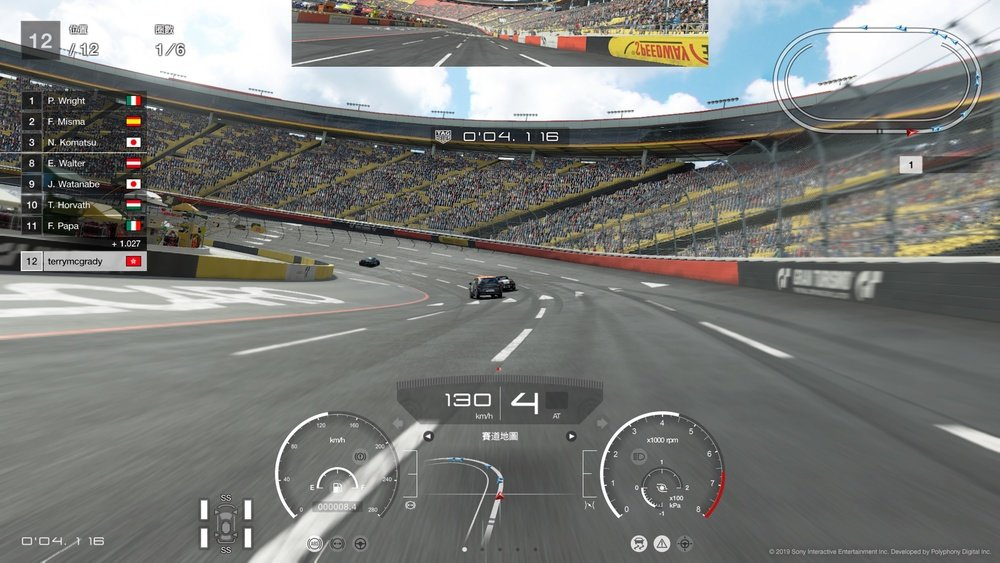The height and width of the screenshot is (563, 1000).
Task: Click the hazard warning triangle icon
Action: (661, 543)
